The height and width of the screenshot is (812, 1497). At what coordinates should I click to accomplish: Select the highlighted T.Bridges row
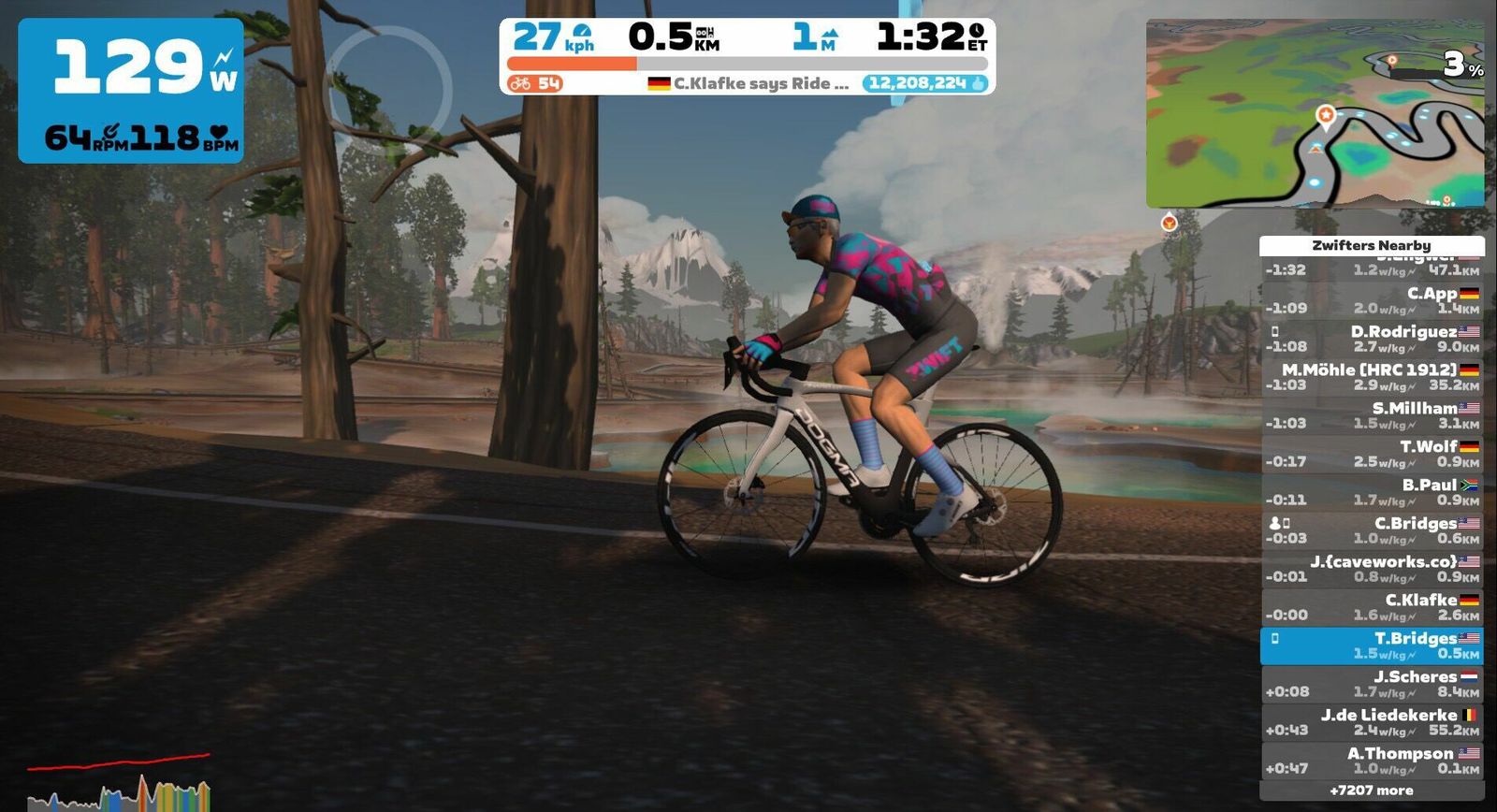click(x=1372, y=645)
